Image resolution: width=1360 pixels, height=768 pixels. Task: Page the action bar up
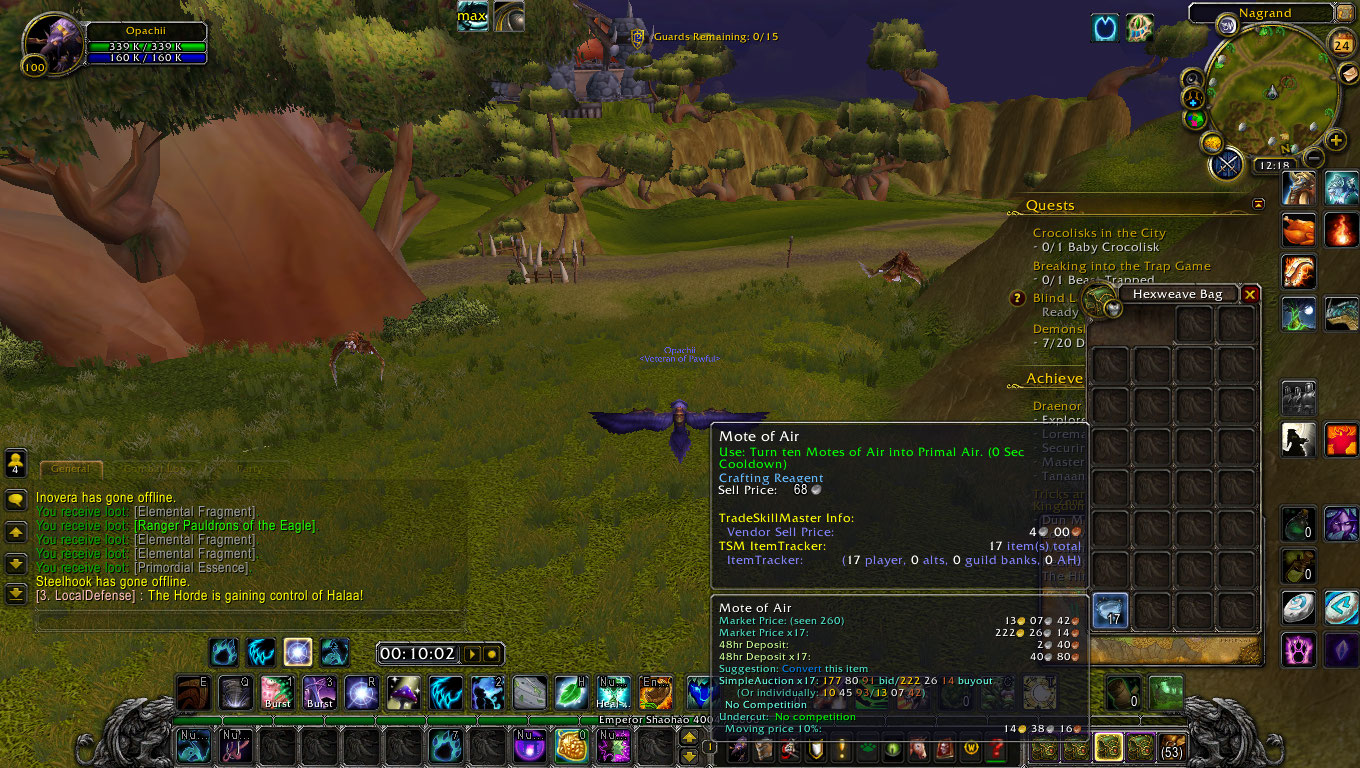coord(689,737)
